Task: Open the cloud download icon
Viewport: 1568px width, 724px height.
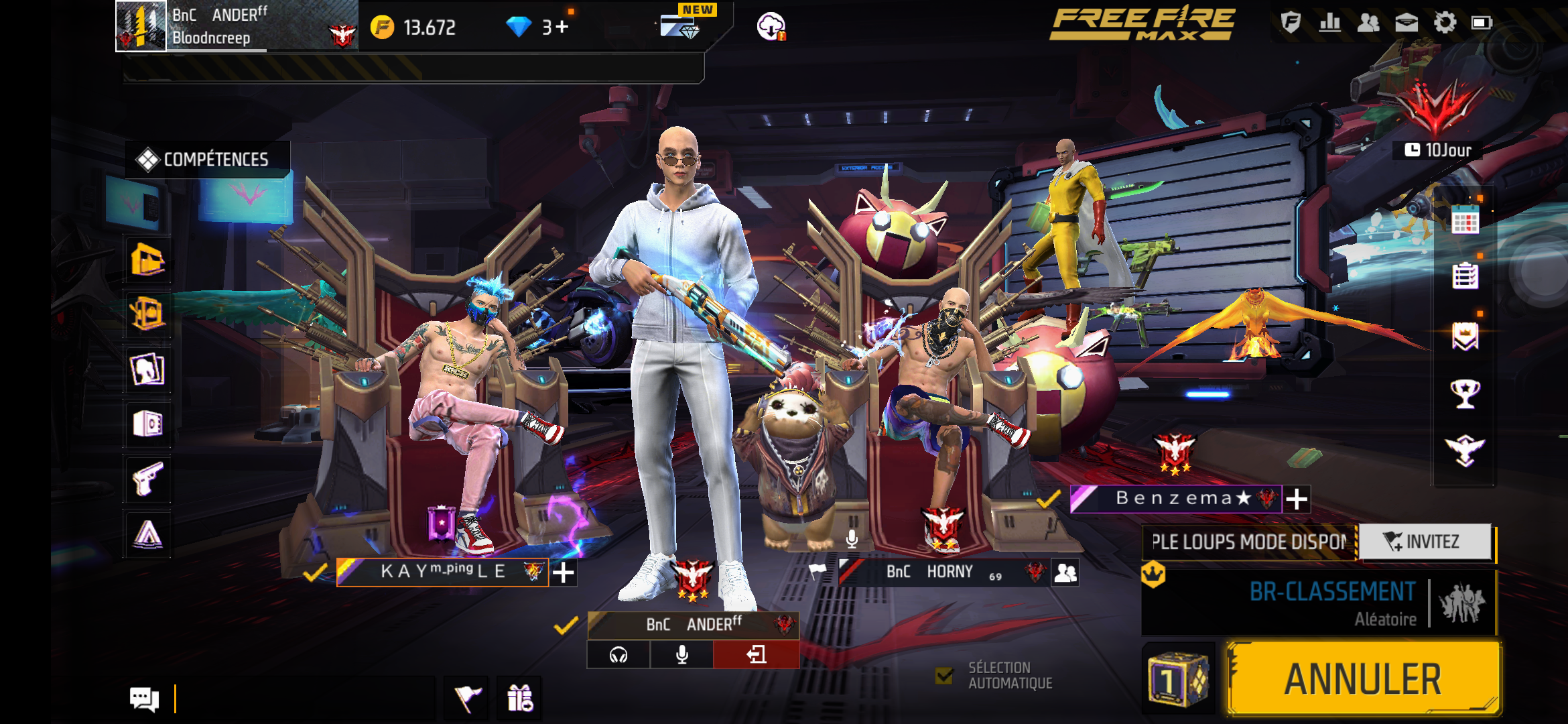Action: pyautogui.click(x=771, y=27)
